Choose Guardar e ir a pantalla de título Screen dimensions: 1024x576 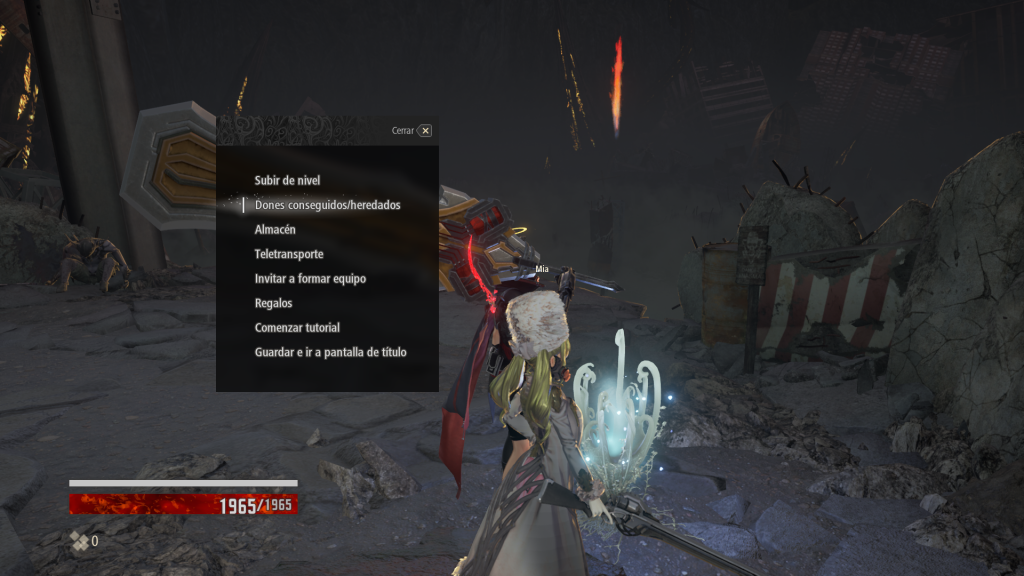click(330, 352)
